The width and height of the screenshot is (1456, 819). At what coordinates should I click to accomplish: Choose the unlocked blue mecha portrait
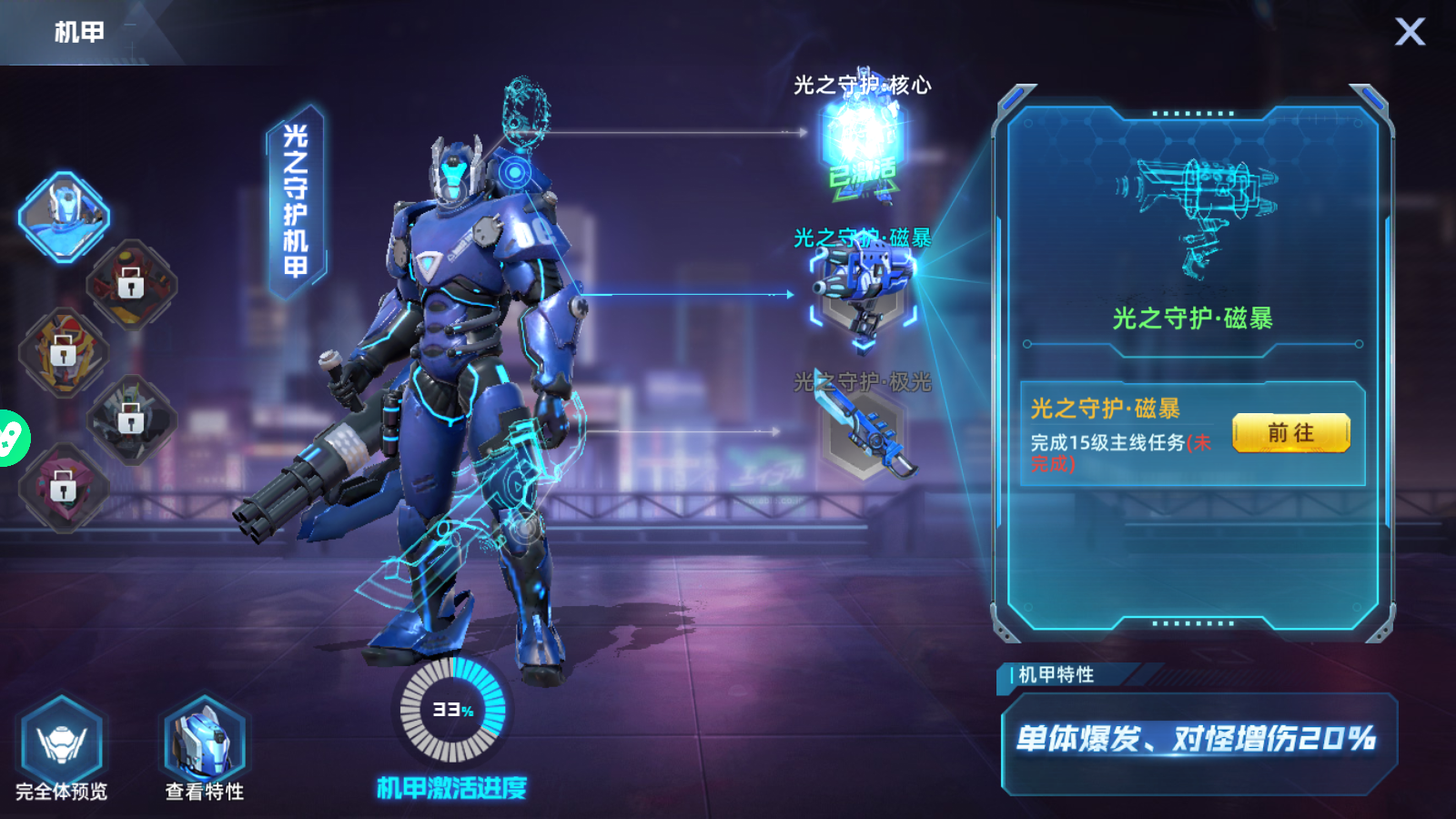coord(65,217)
